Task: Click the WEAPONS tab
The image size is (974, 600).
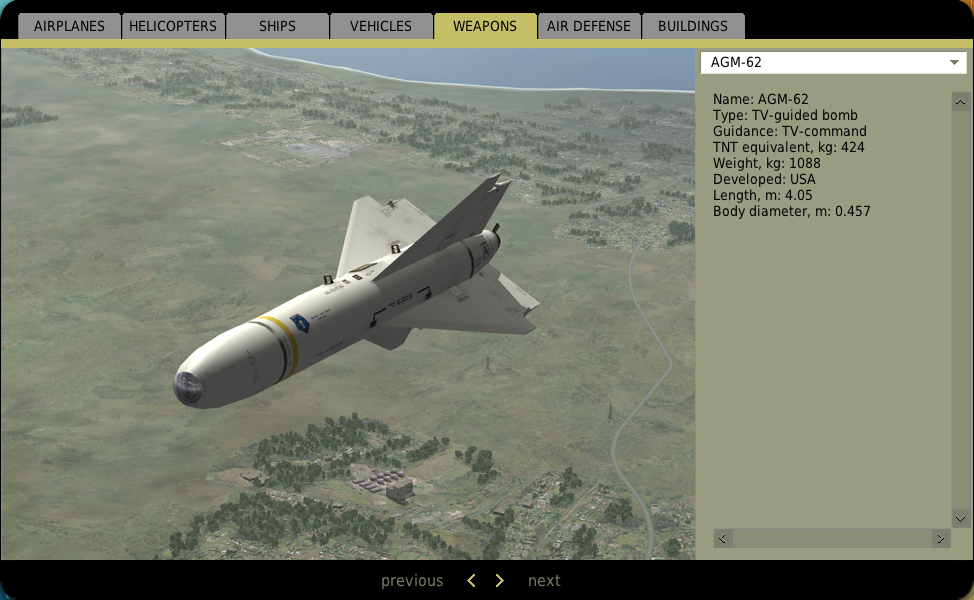Action: (485, 26)
